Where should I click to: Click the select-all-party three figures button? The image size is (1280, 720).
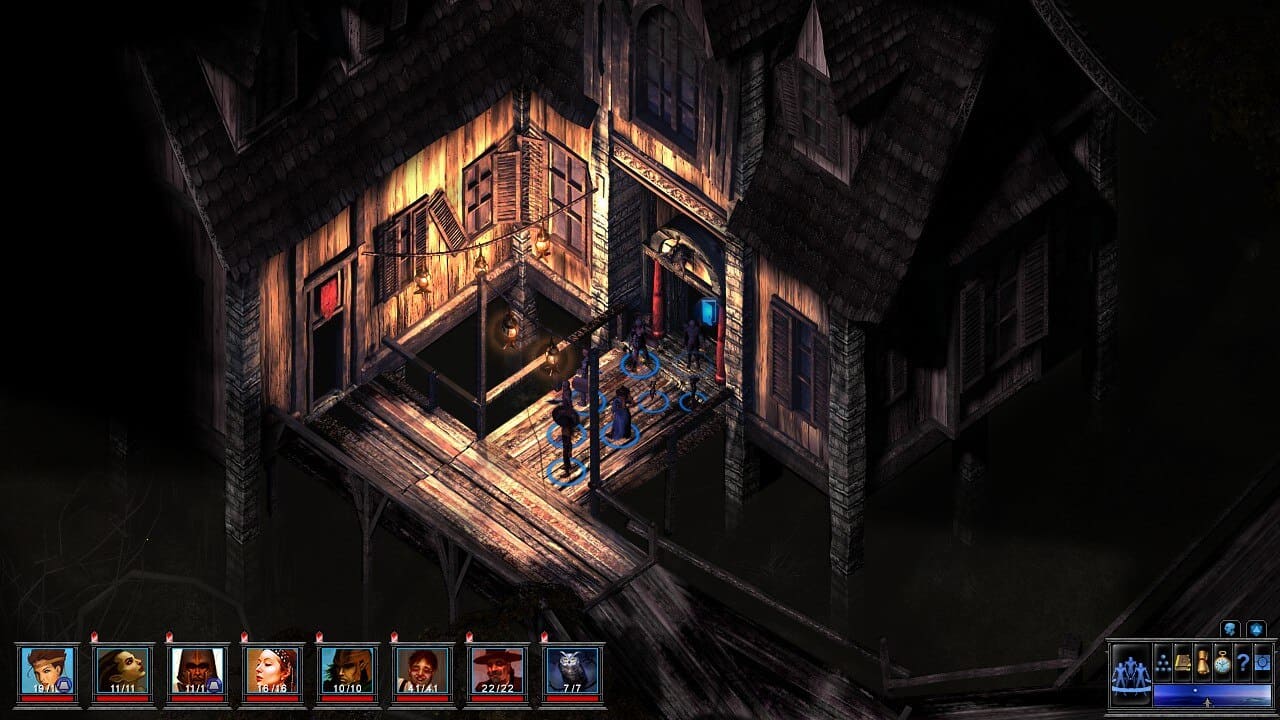pyautogui.click(x=1130, y=672)
